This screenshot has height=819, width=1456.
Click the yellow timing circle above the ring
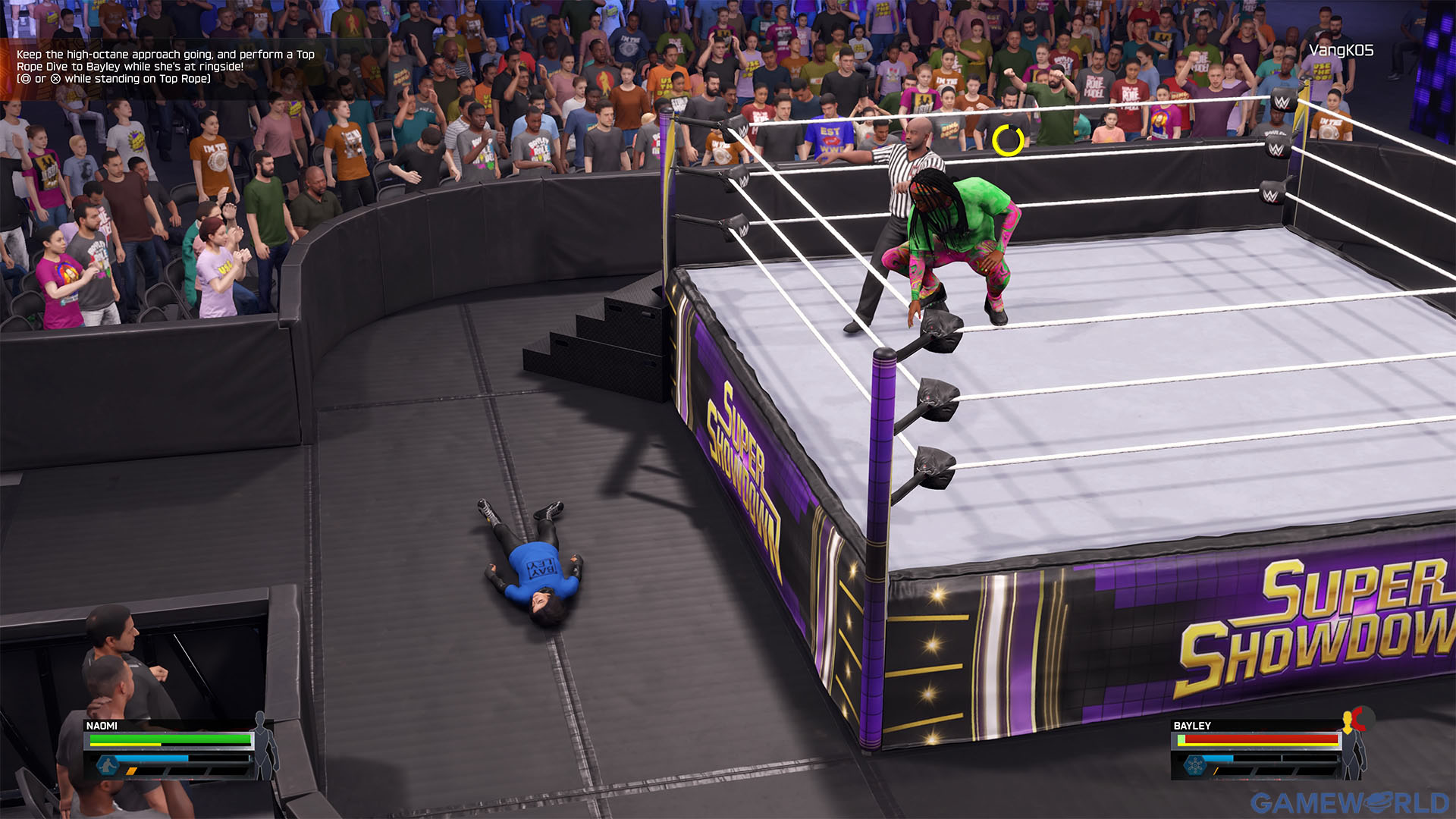pyautogui.click(x=1008, y=140)
